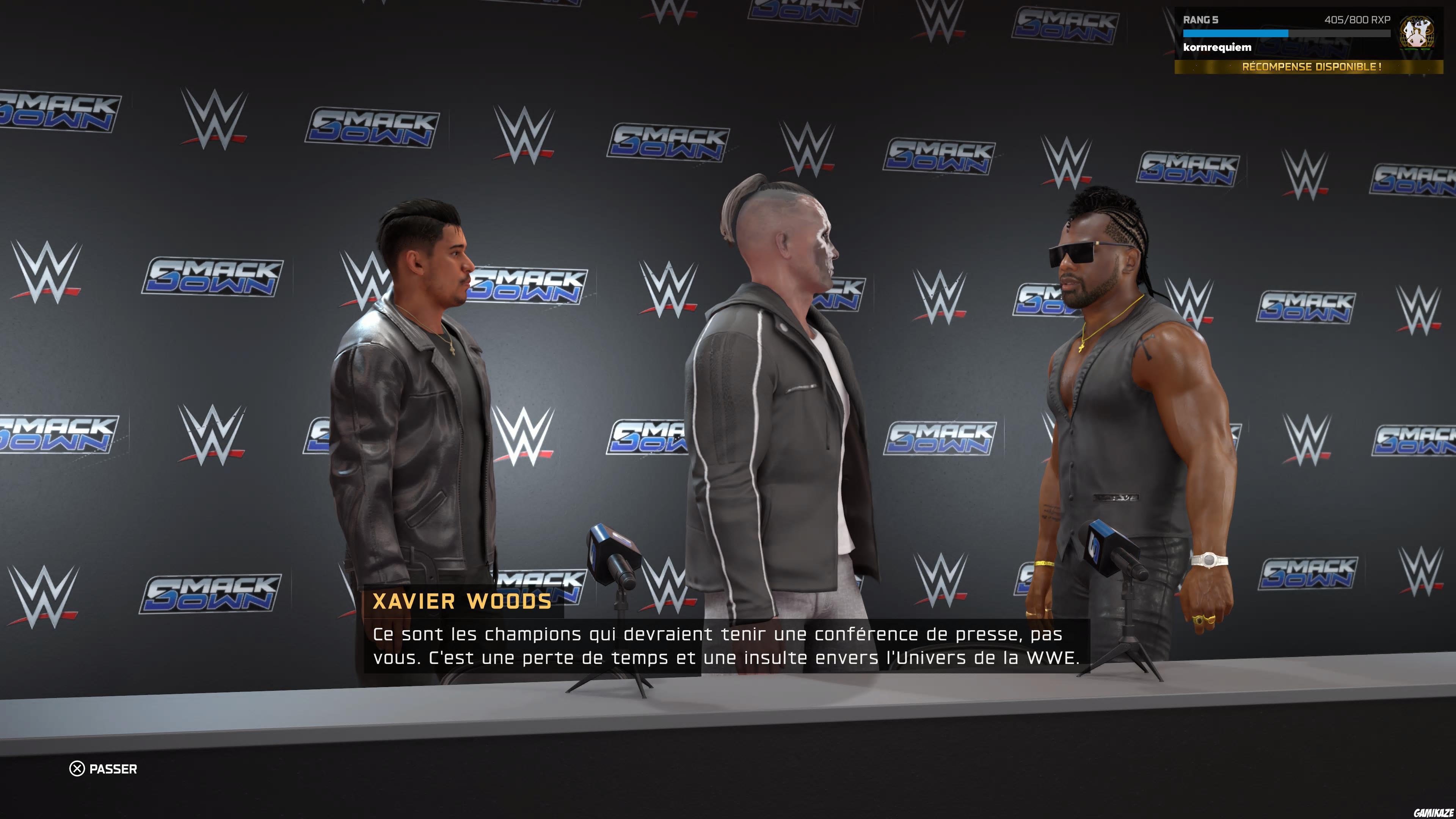Select the kornrequiem username label
Image resolution: width=1456 pixels, height=819 pixels.
click(x=1219, y=47)
